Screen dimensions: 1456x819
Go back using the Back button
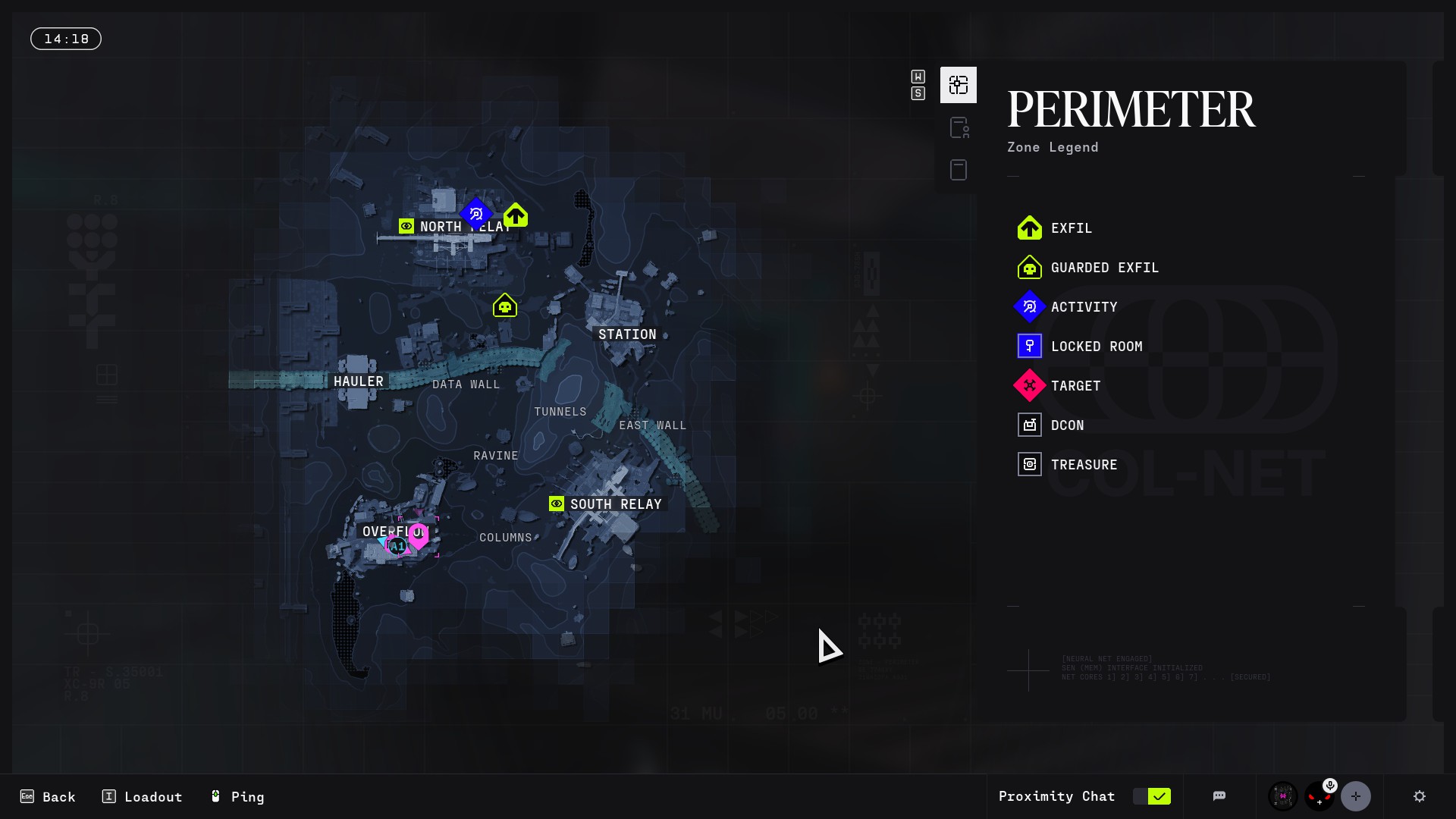click(48, 797)
